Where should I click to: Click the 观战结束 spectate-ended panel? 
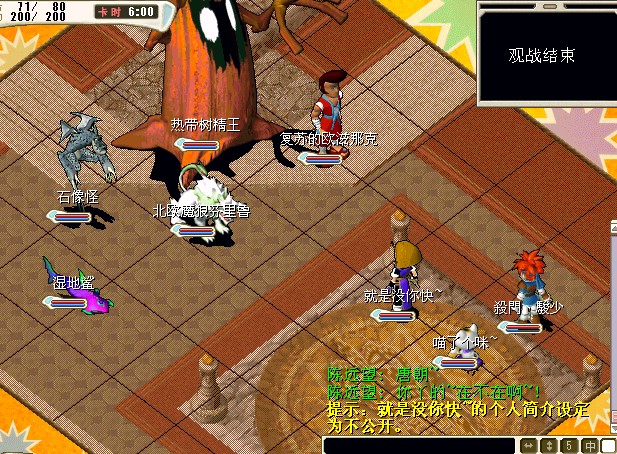[546, 55]
